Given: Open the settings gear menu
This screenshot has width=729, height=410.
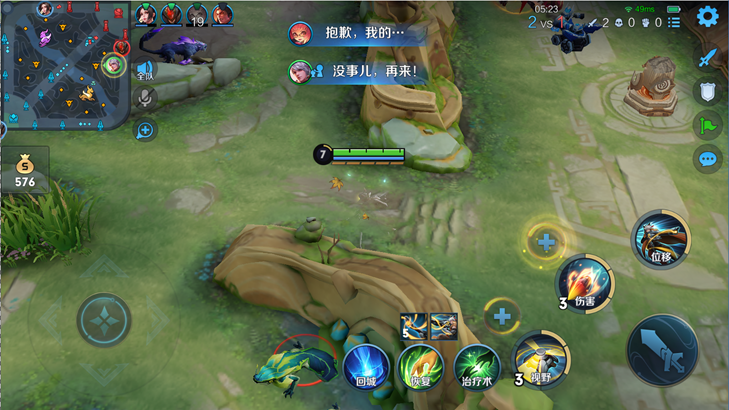Looking at the screenshot, I should tap(708, 16).
